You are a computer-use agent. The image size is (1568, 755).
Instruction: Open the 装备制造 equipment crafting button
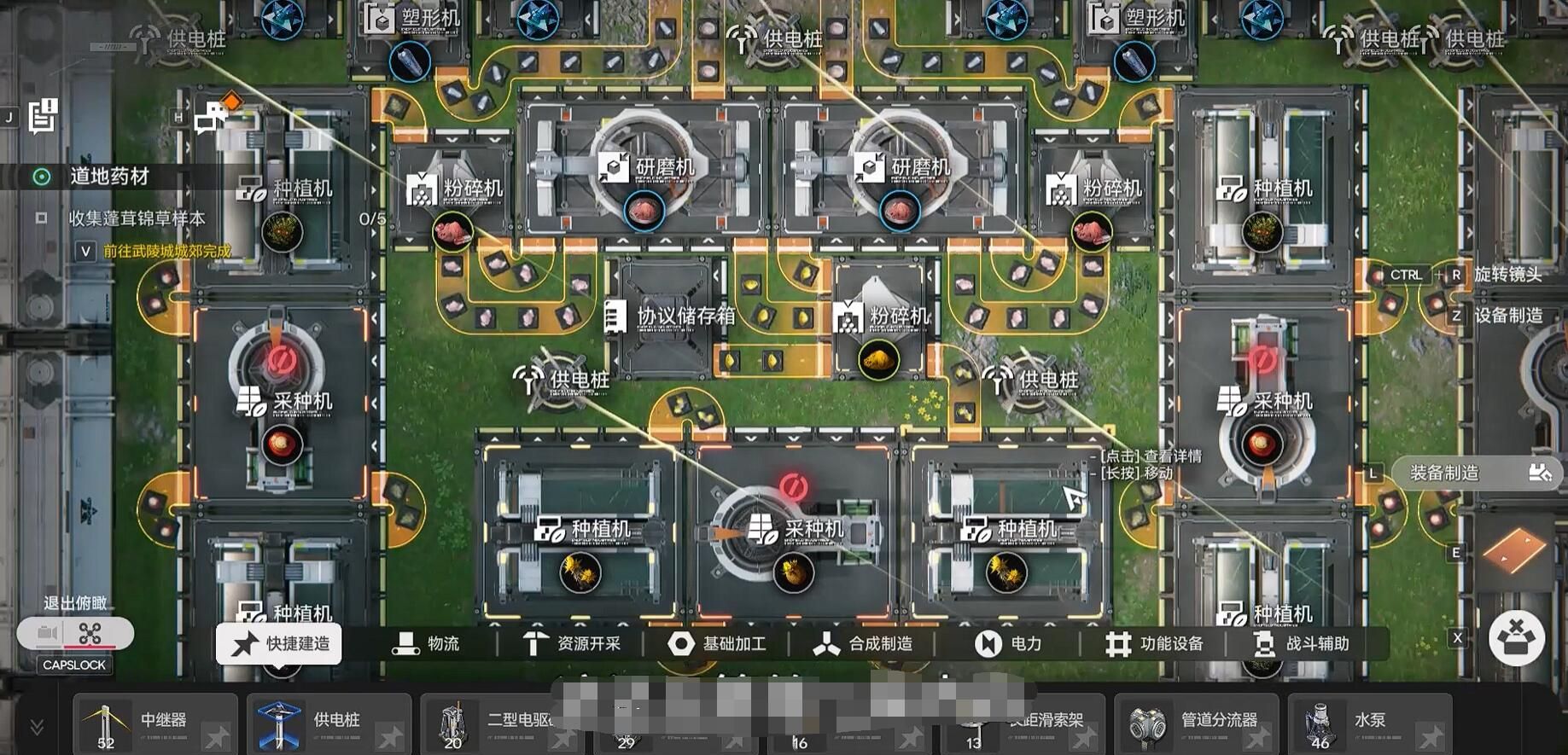click(1478, 473)
